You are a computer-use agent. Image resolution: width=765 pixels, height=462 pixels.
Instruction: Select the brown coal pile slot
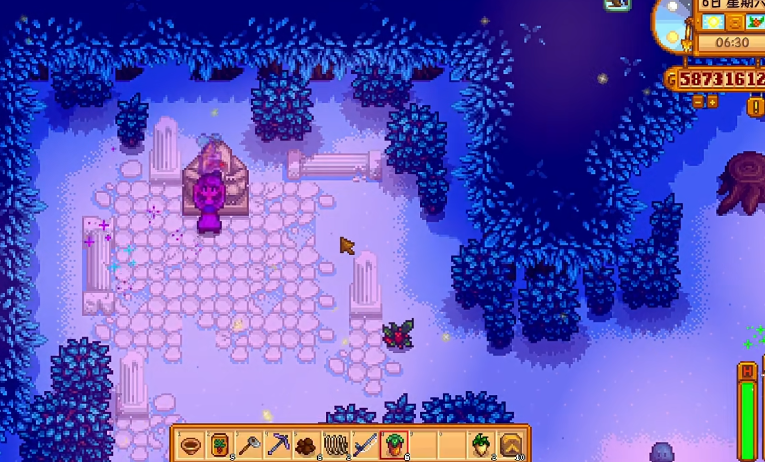pos(308,444)
